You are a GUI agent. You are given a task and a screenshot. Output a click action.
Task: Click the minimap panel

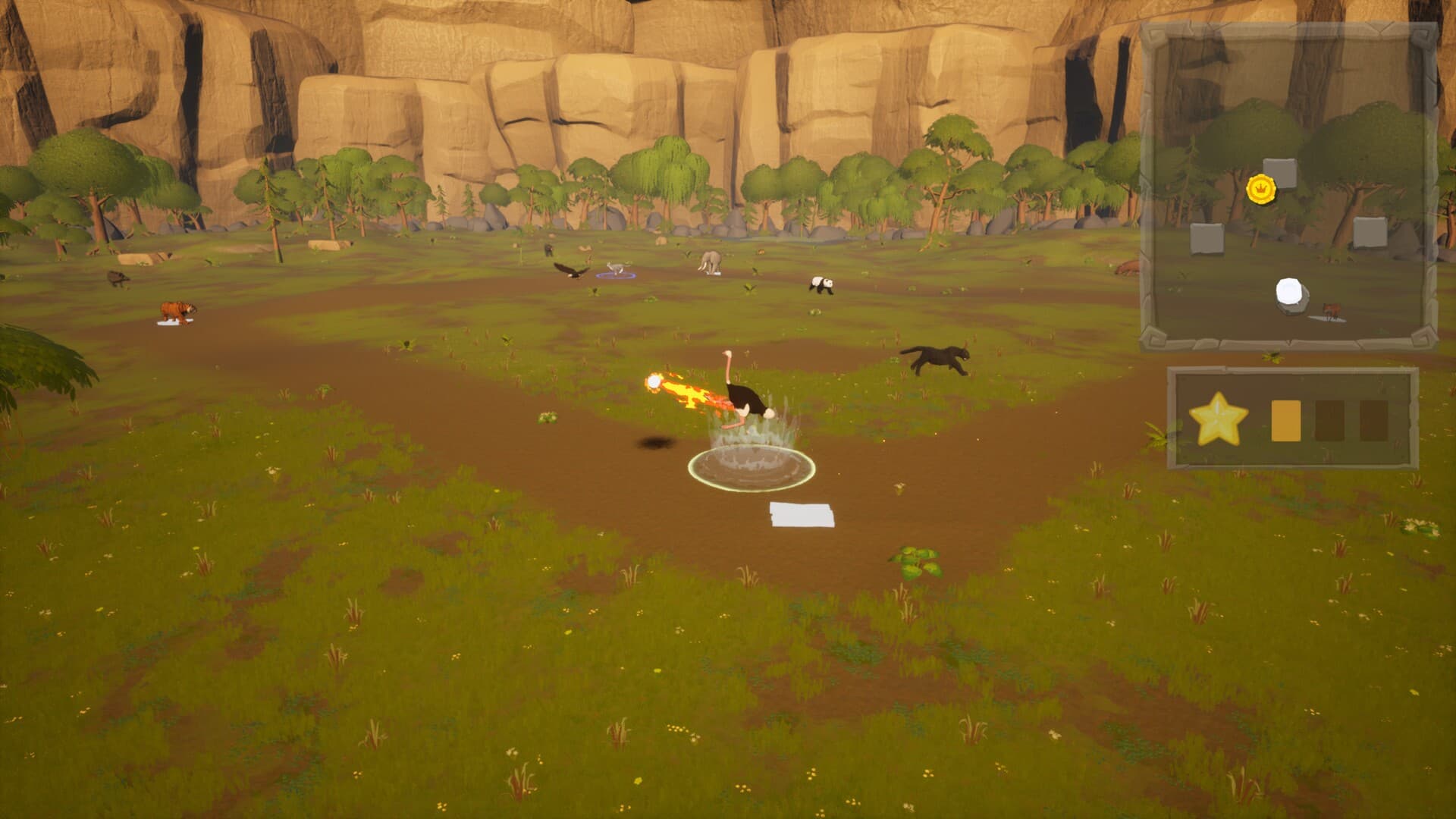coord(1288,186)
